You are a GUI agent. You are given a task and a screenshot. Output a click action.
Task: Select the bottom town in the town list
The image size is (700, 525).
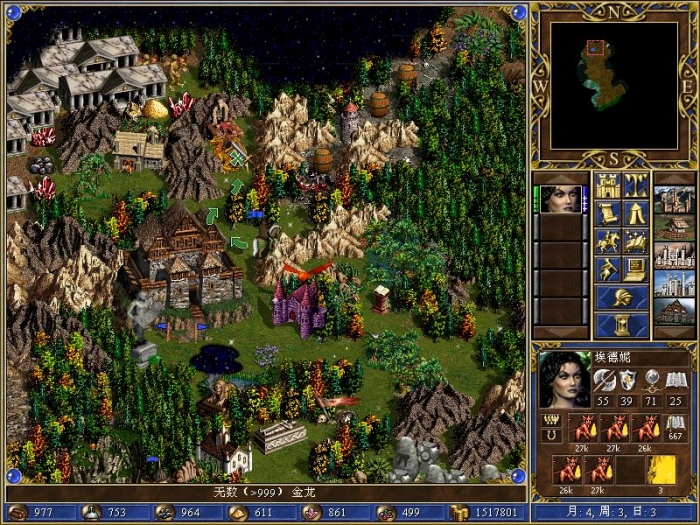(x=672, y=310)
